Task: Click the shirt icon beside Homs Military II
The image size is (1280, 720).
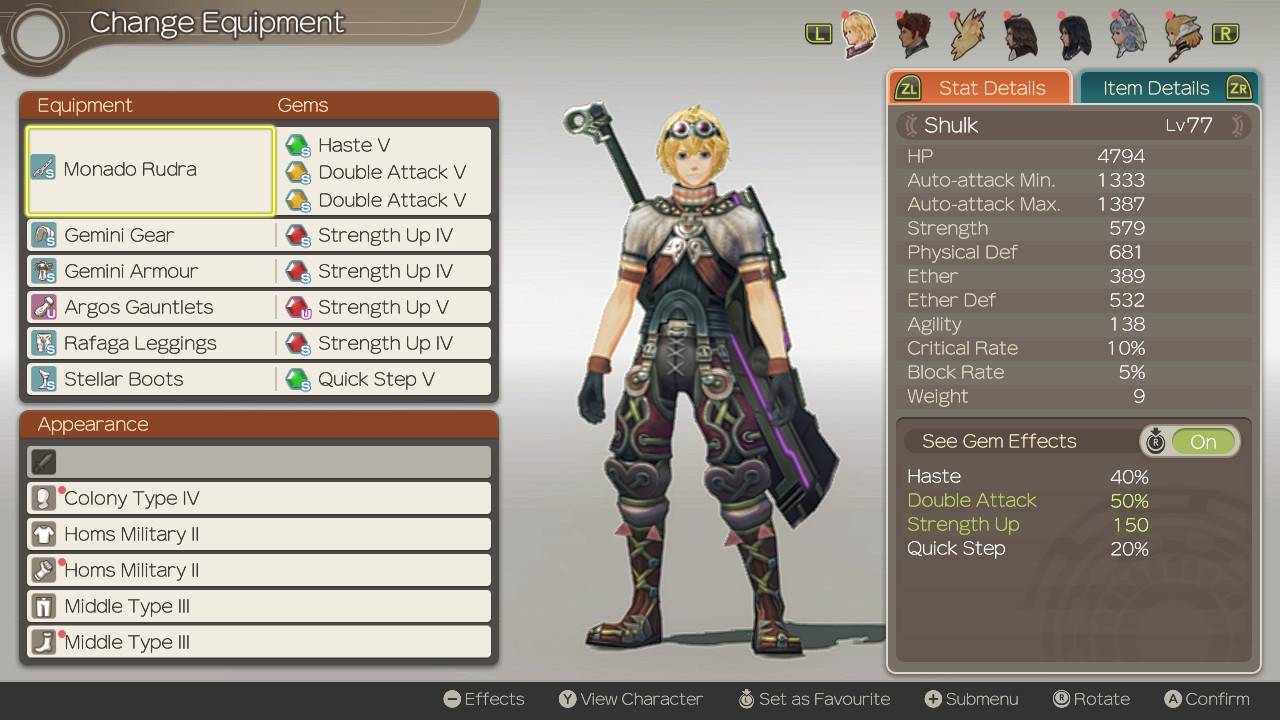Action: coord(45,534)
